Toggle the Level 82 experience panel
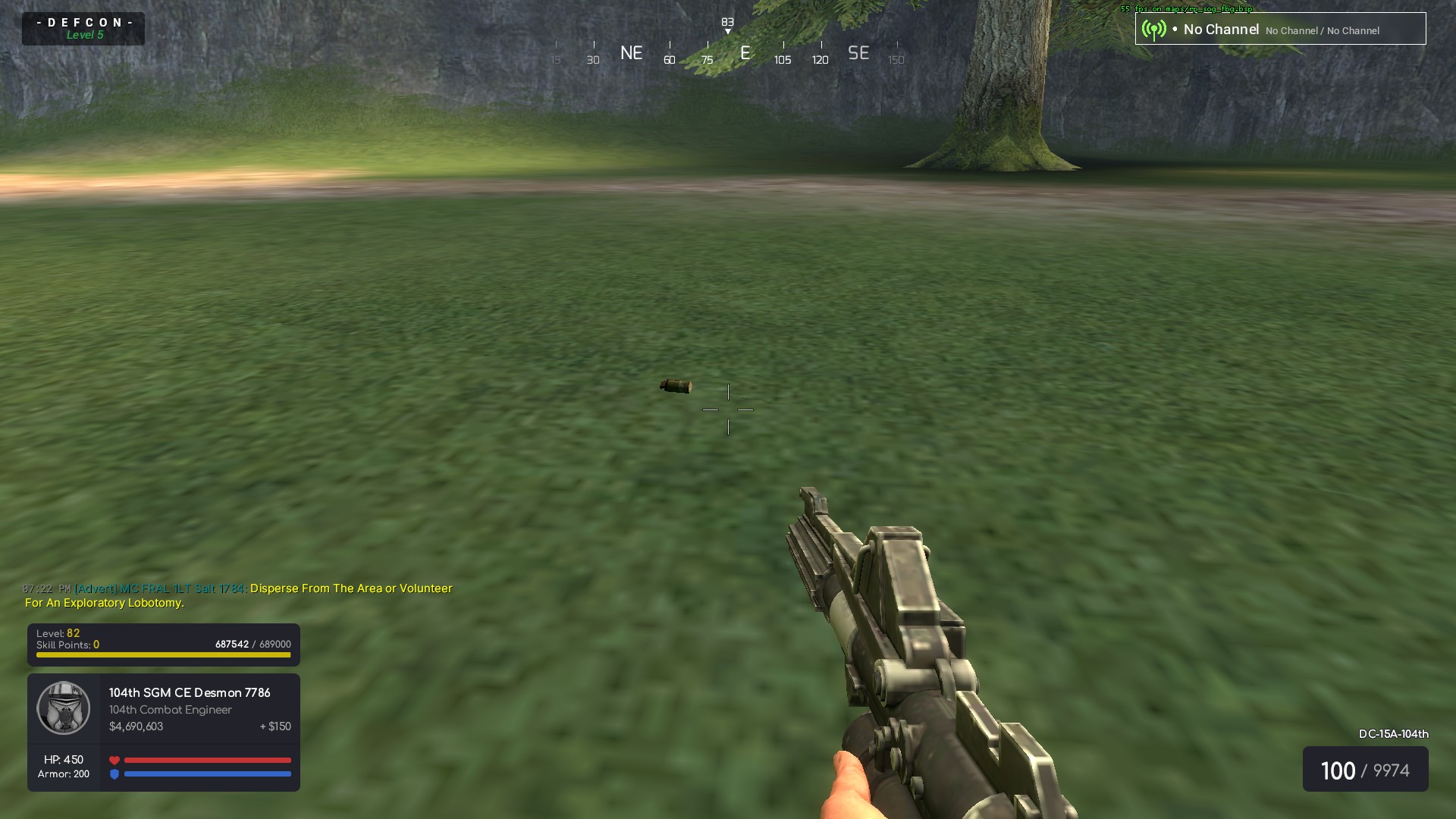1456x819 pixels. point(162,643)
